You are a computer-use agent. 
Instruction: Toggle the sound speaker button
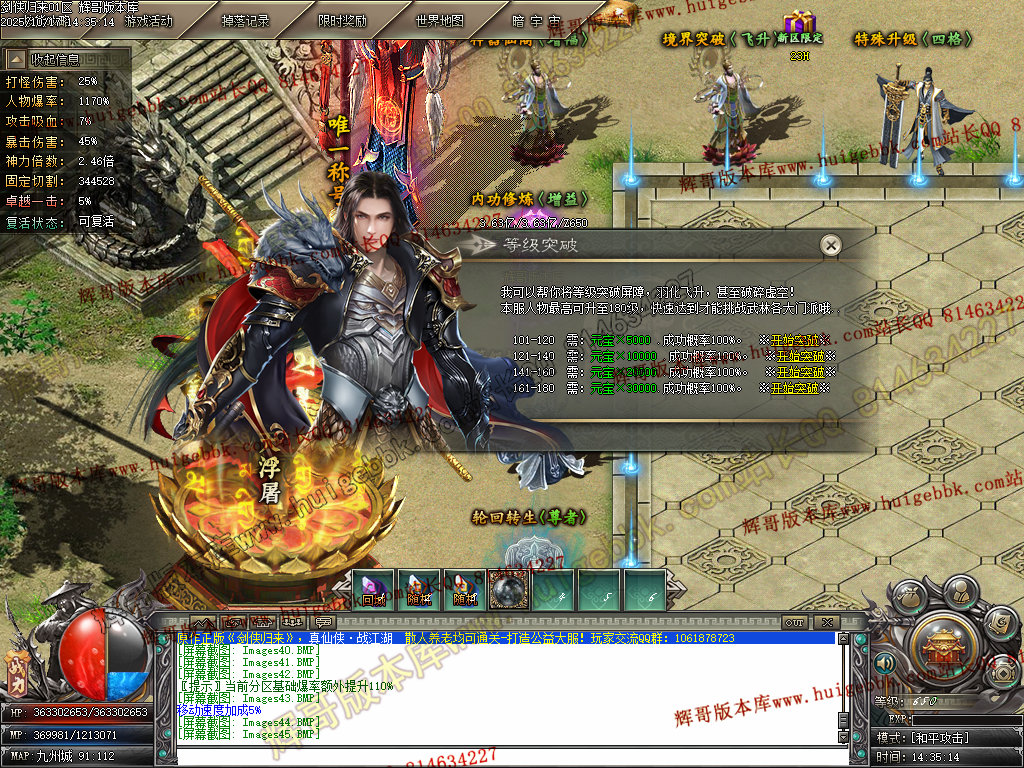coord(884,662)
